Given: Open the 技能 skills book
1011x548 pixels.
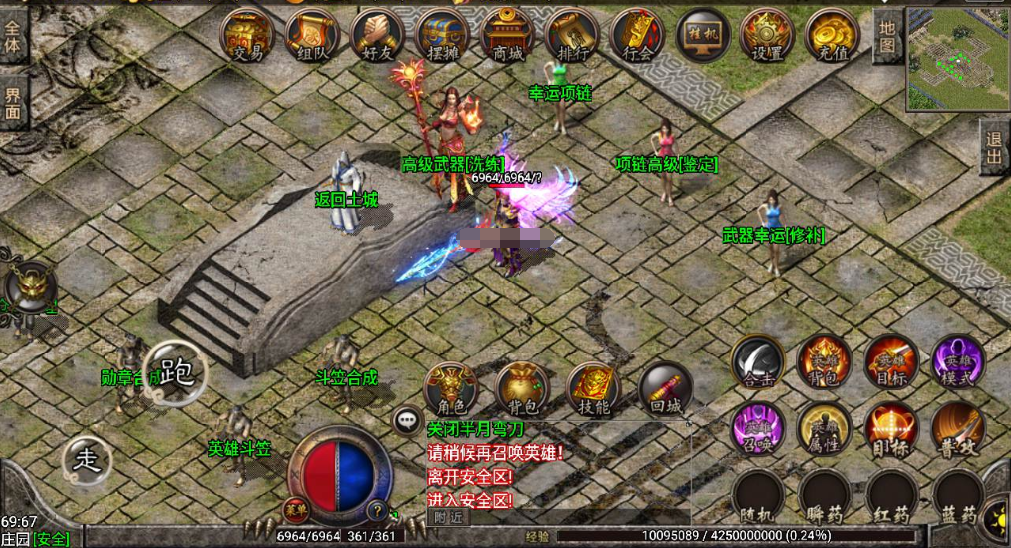Looking at the screenshot, I should coord(594,390).
